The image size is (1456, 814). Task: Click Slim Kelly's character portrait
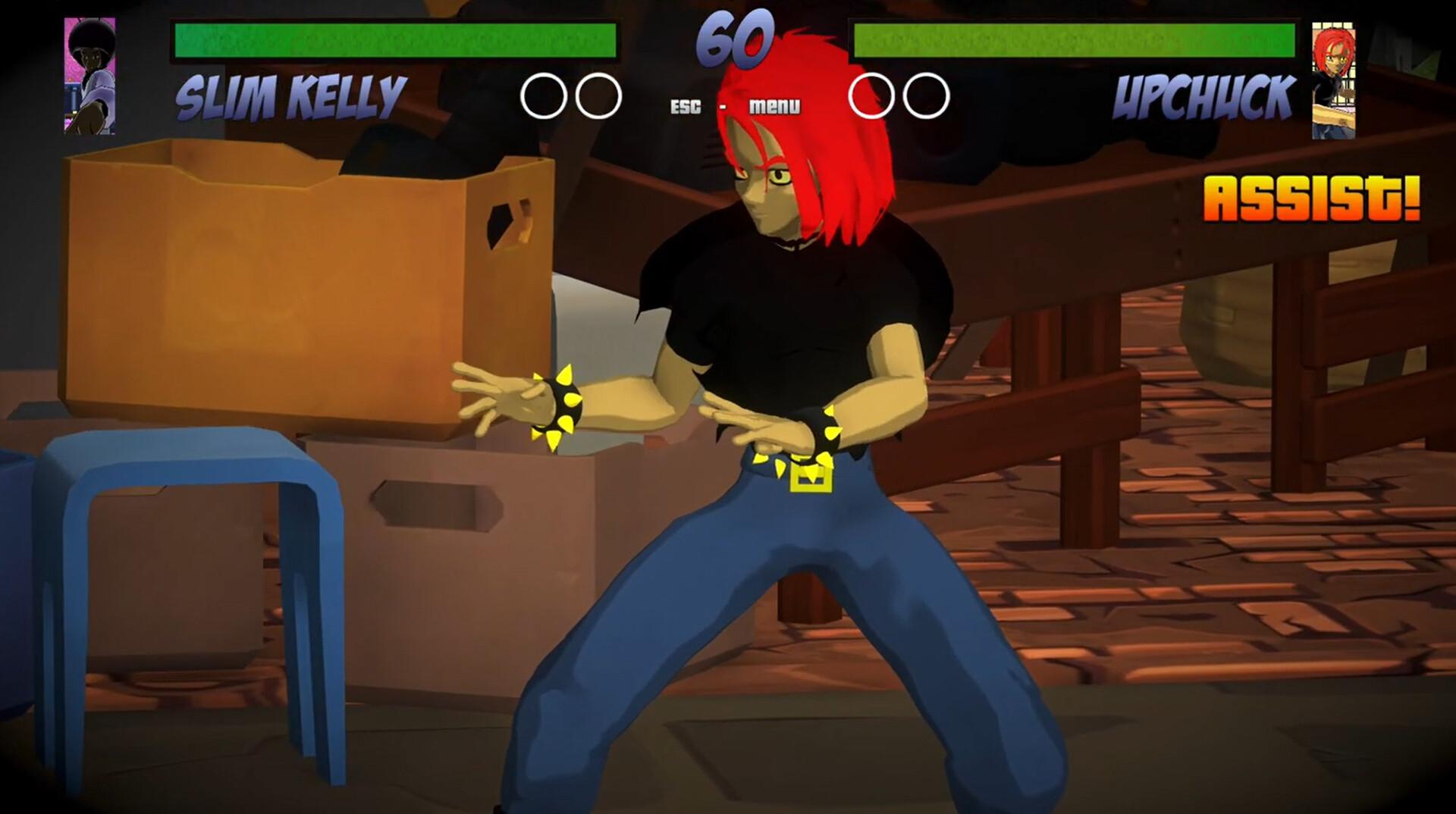[x=89, y=76]
